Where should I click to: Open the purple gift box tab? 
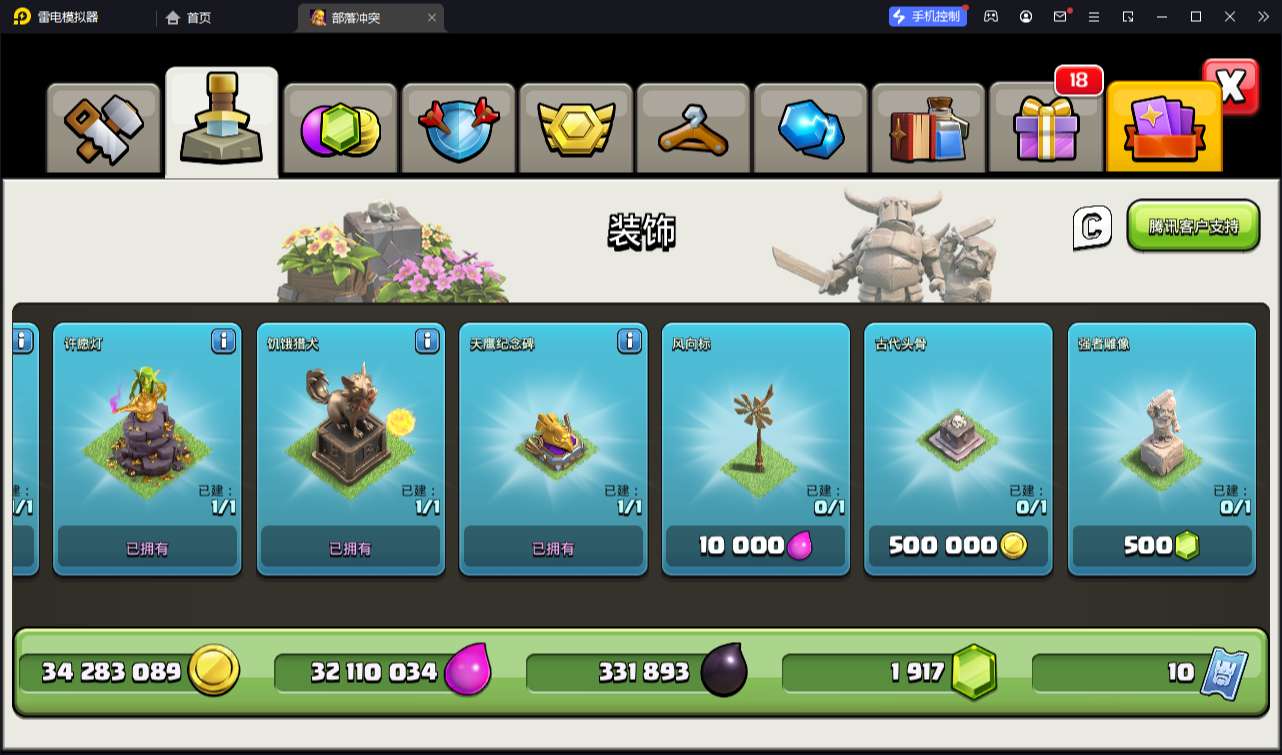(x=1045, y=129)
